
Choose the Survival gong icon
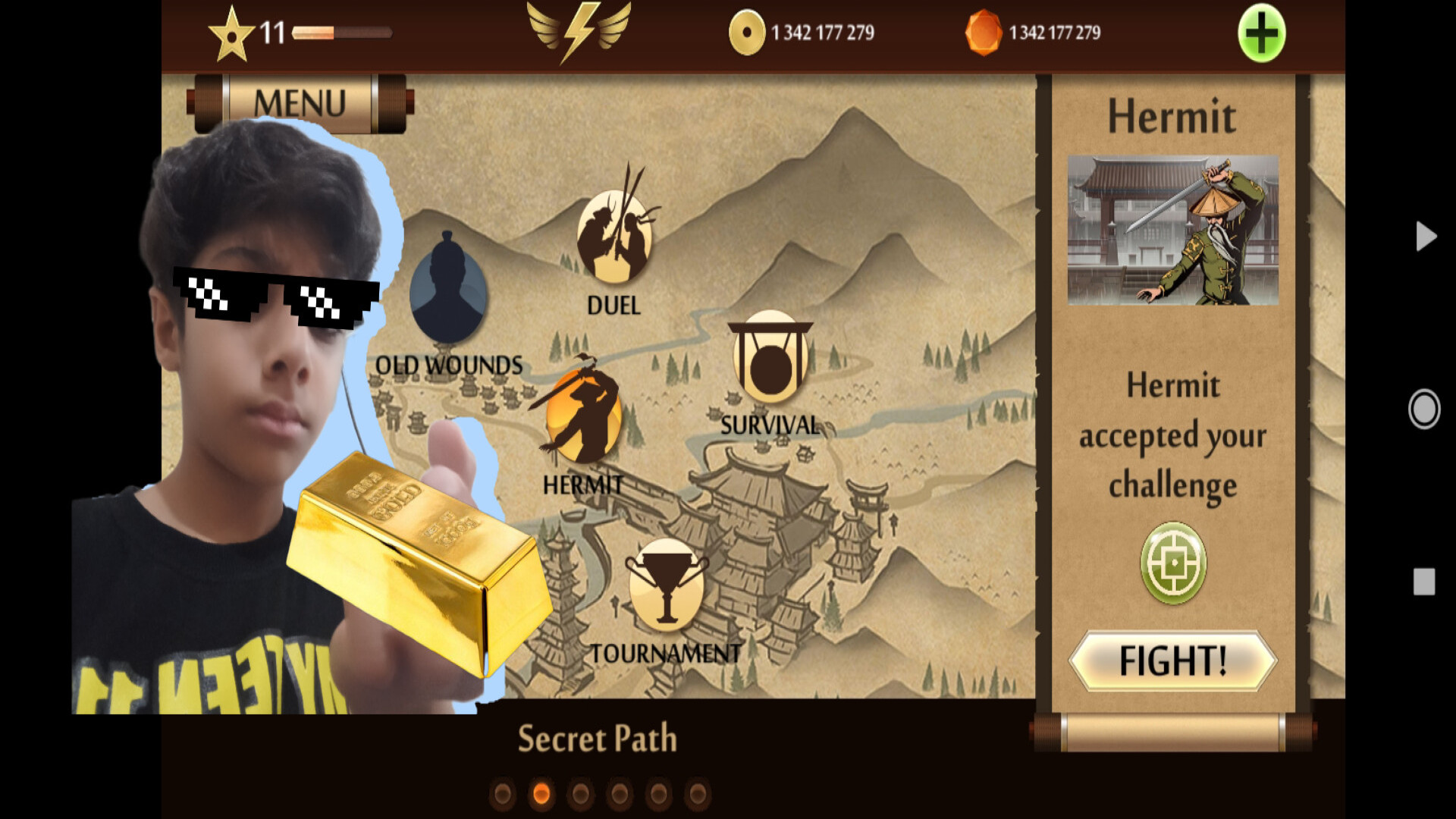tap(770, 361)
